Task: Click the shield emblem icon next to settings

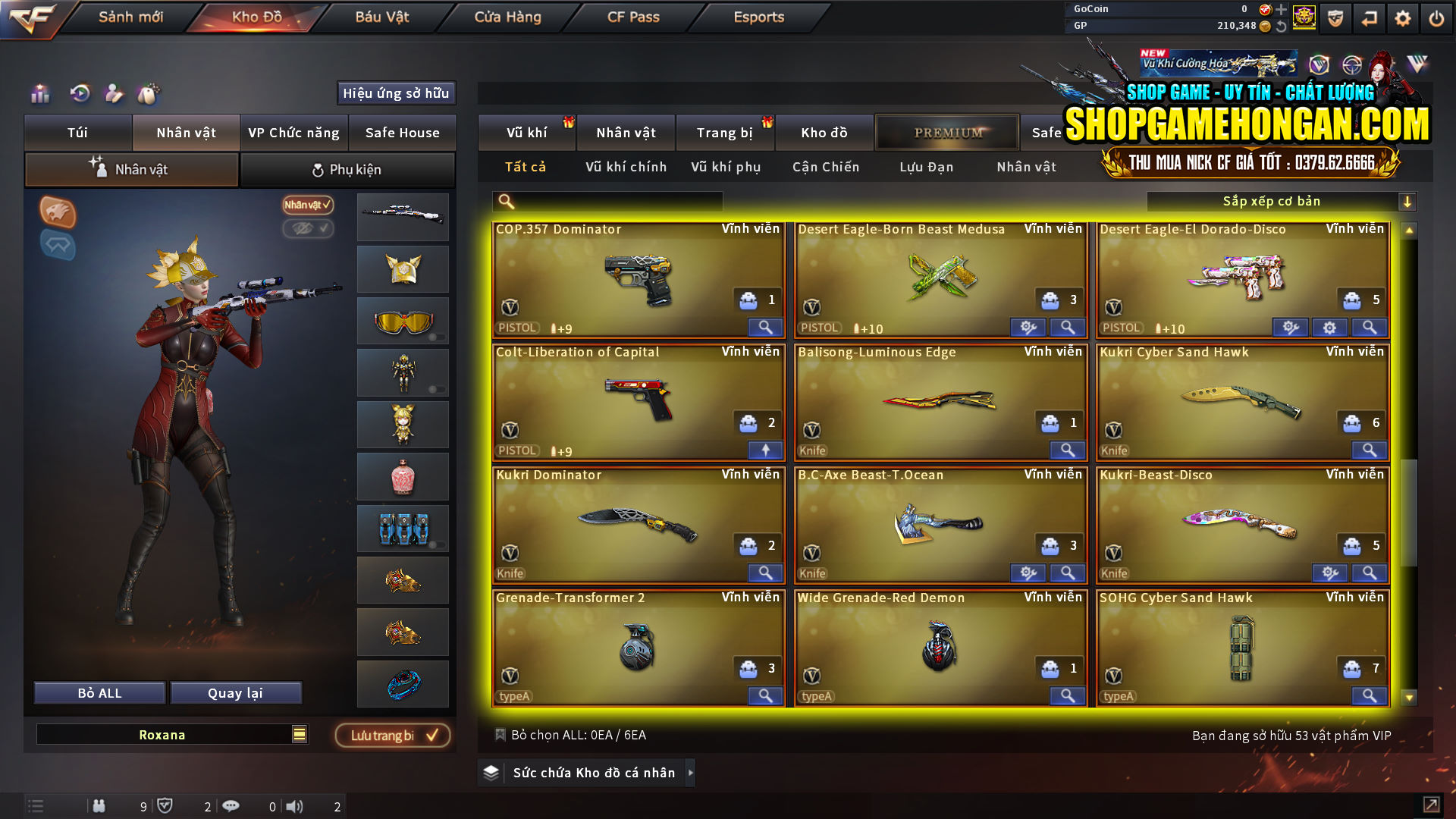Action: click(x=1335, y=17)
